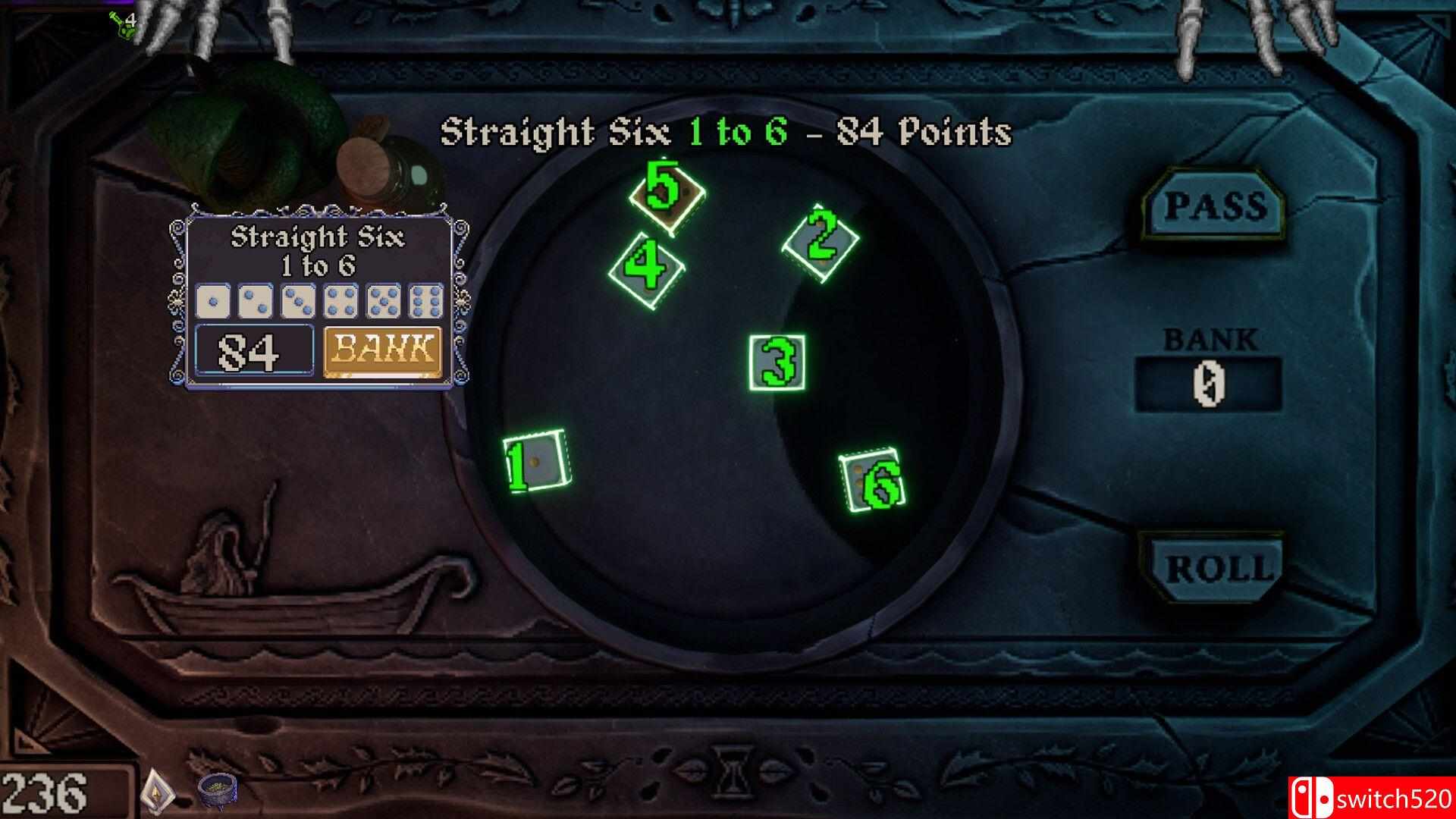Click the six-pip die icon in Straight Six panel
The image size is (1456, 819).
[426, 301]
